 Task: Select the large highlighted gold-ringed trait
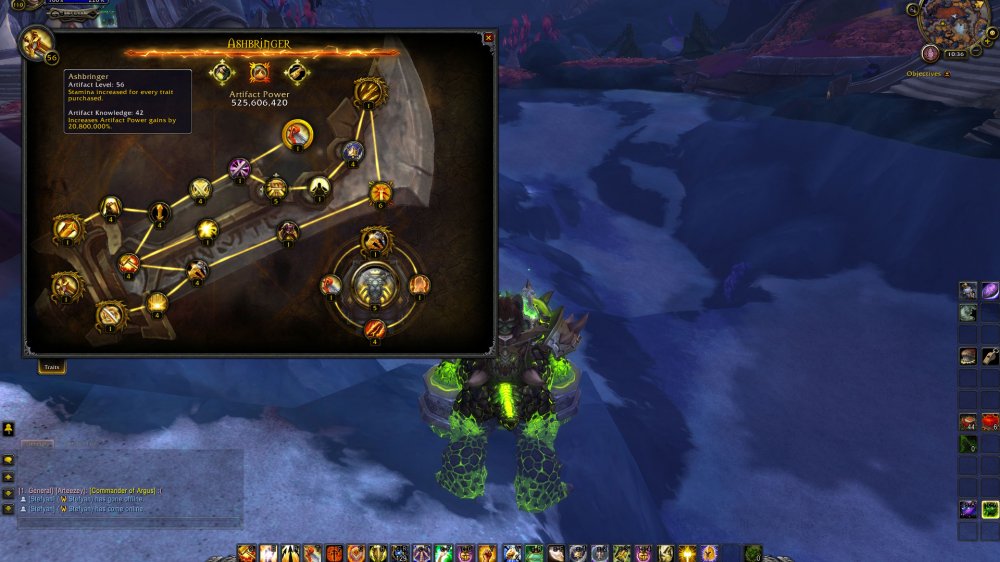tap(297, 134)
